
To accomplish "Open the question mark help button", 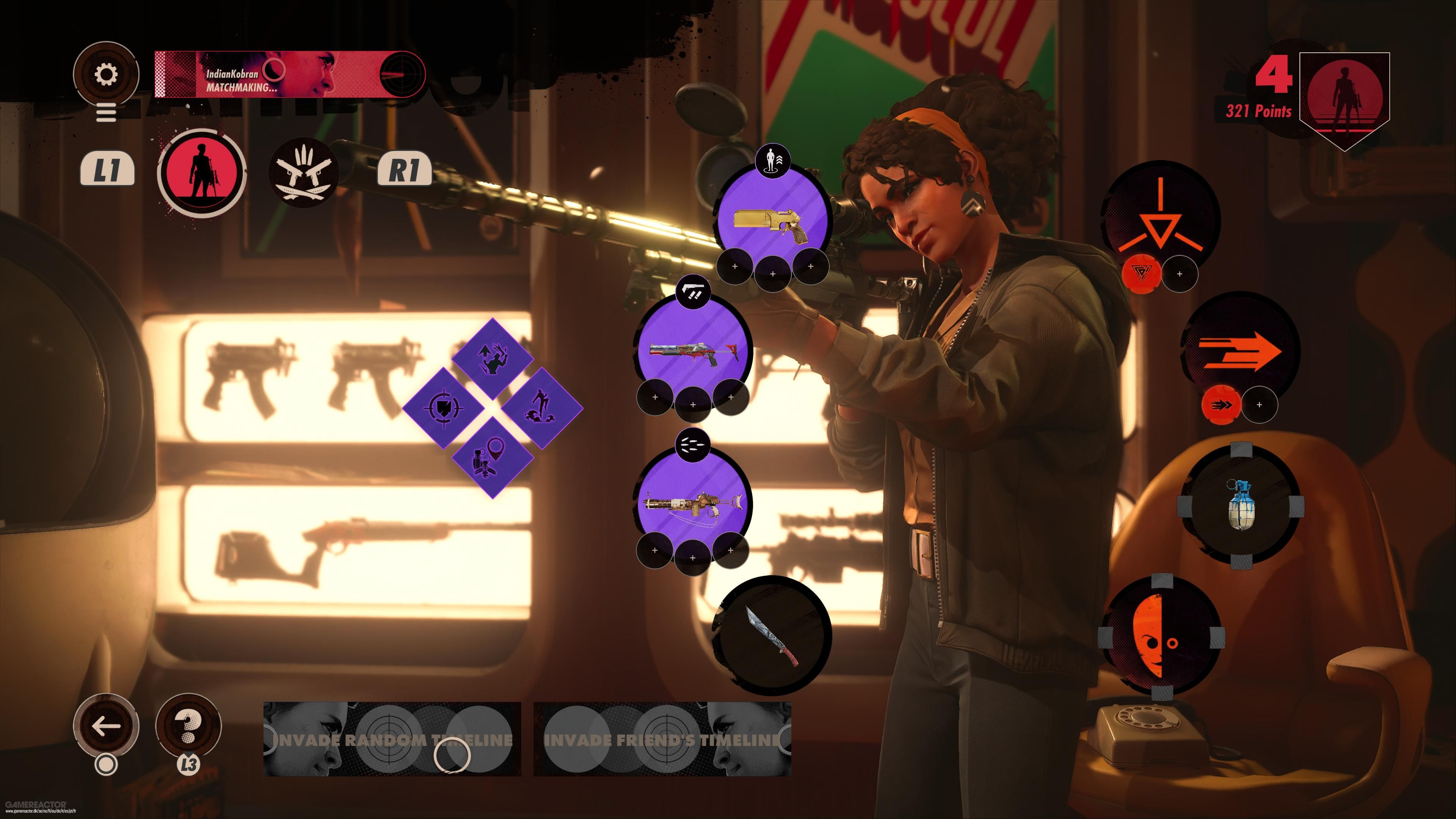I will (x=188, y=726).
